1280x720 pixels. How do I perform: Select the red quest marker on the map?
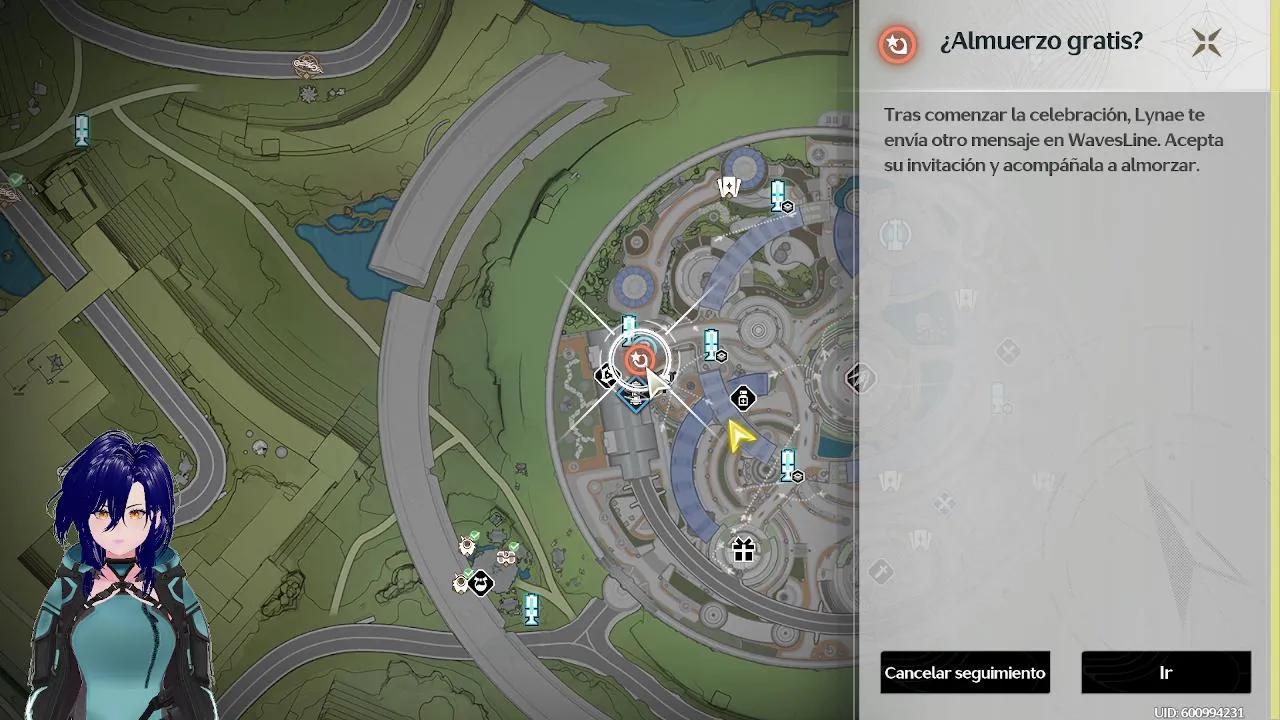pyautogui.click(x=638, y=359)
